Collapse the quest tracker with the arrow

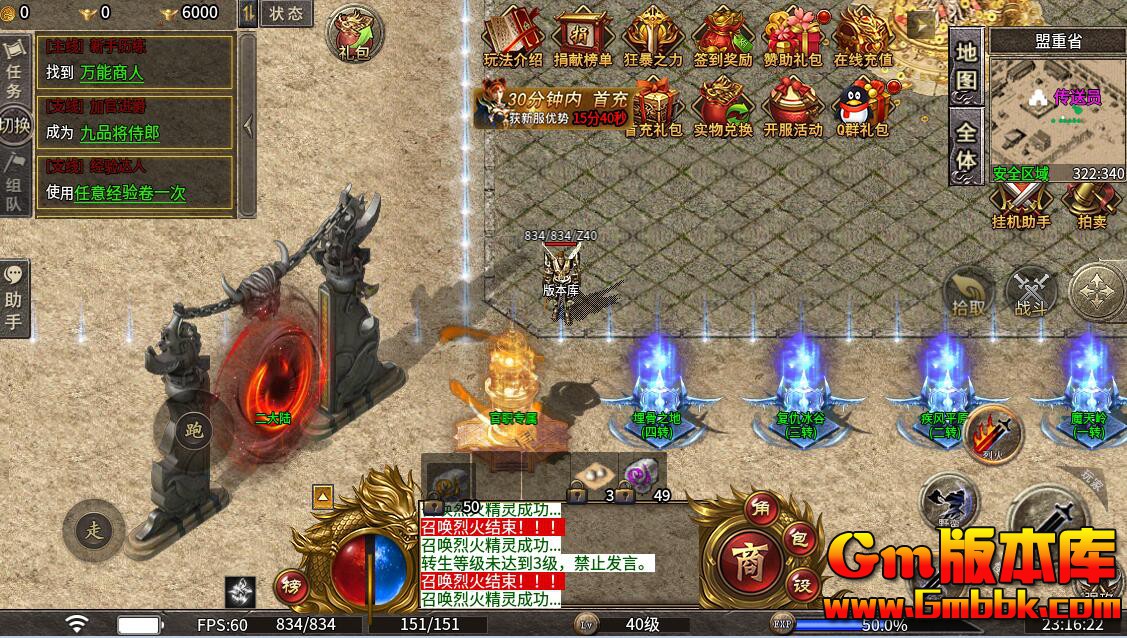pos(248,125)
